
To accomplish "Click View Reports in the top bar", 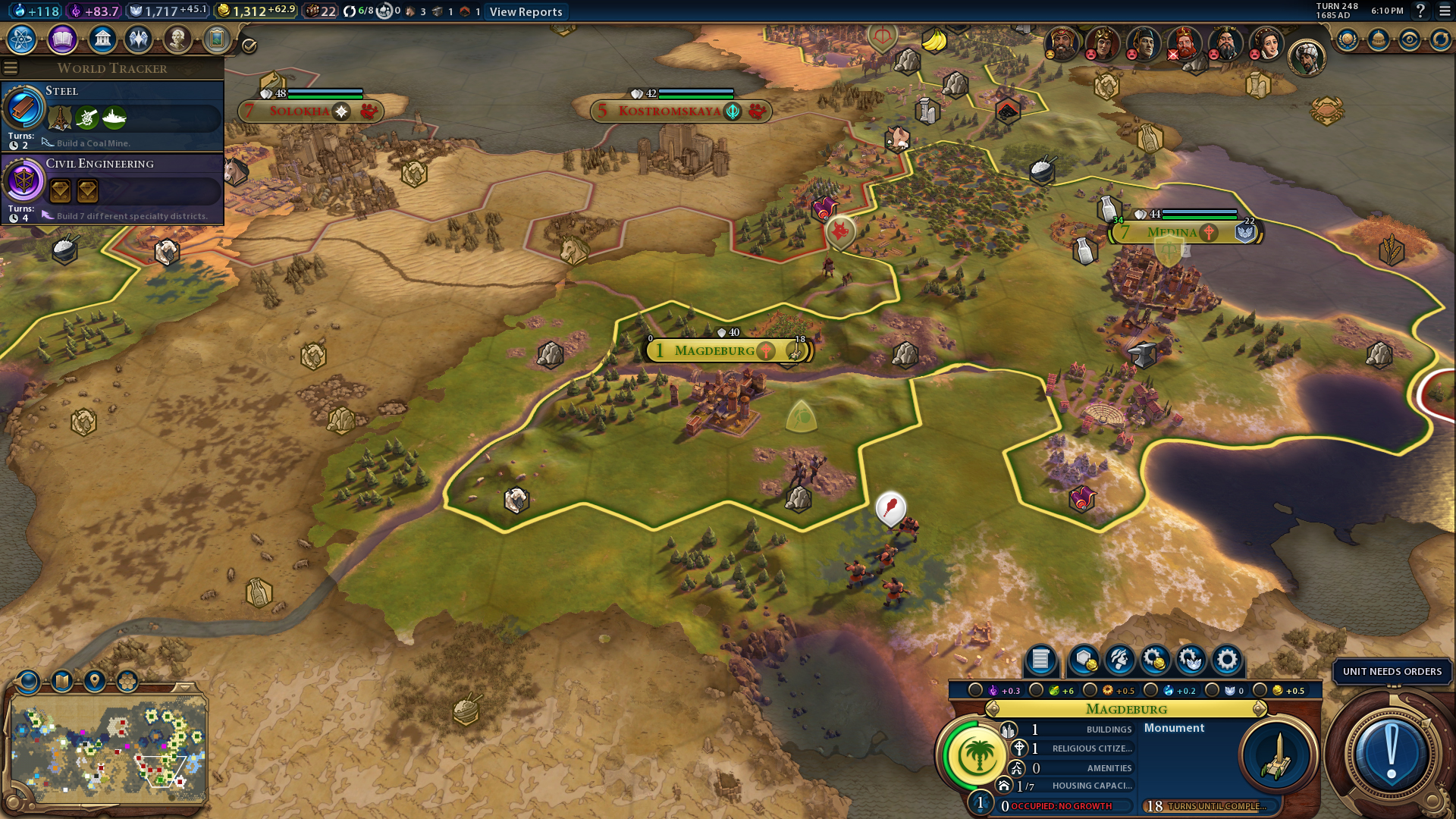I will click(526, 11).
